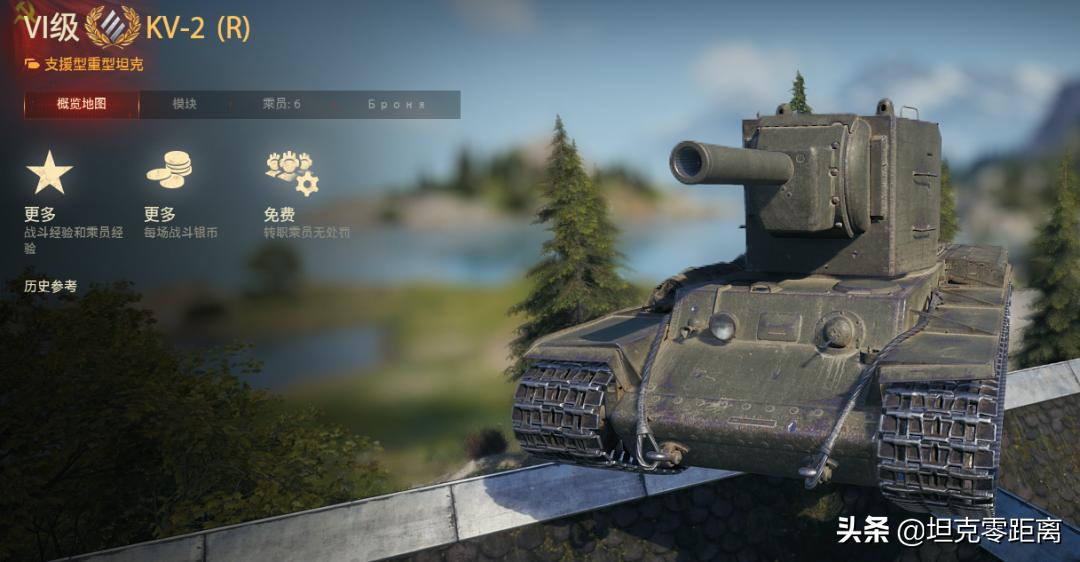
Task: Click the coin stack silver bonus icon
Action: (169, 170)
